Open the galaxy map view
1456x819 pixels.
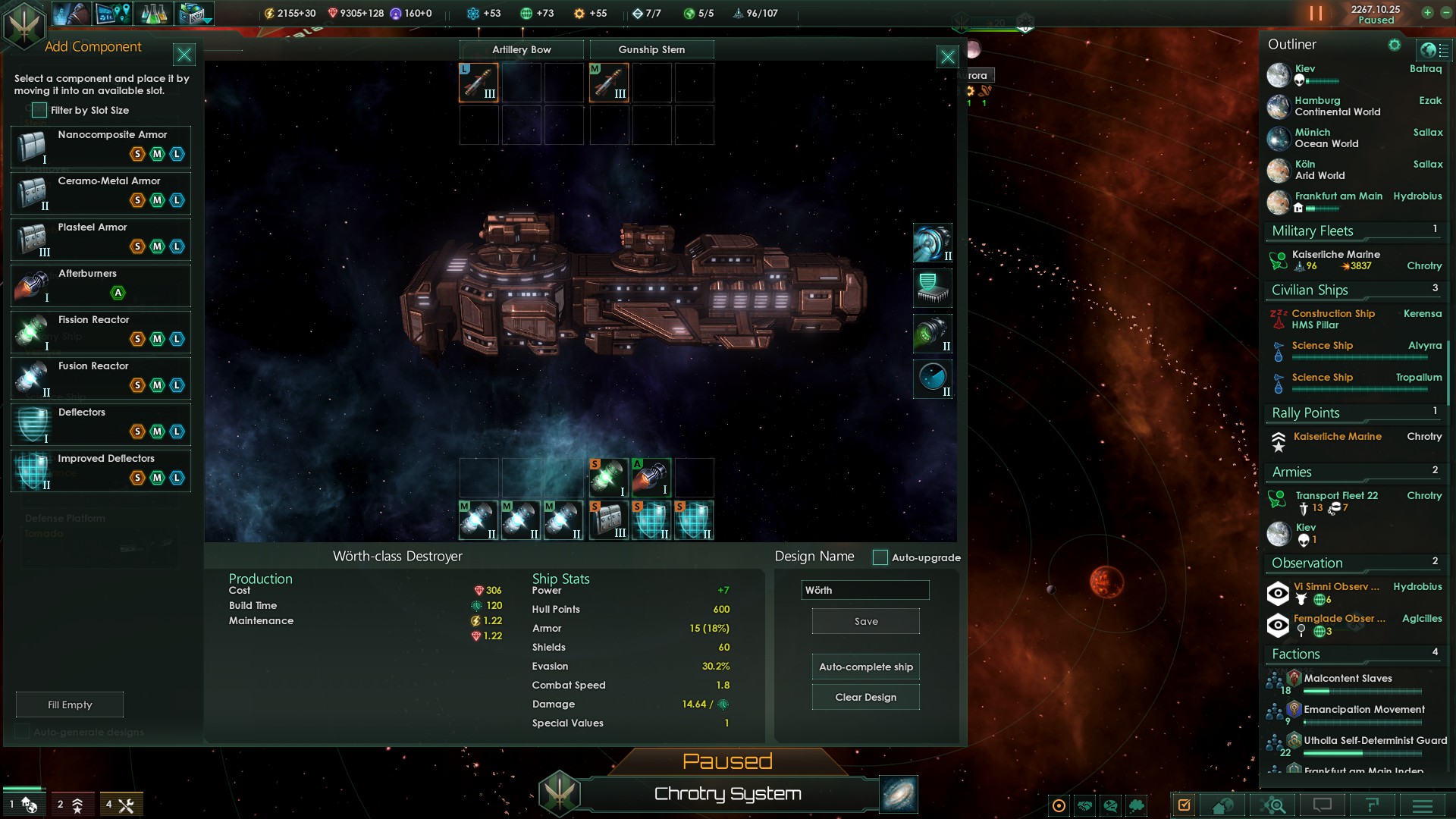(899, 794)
